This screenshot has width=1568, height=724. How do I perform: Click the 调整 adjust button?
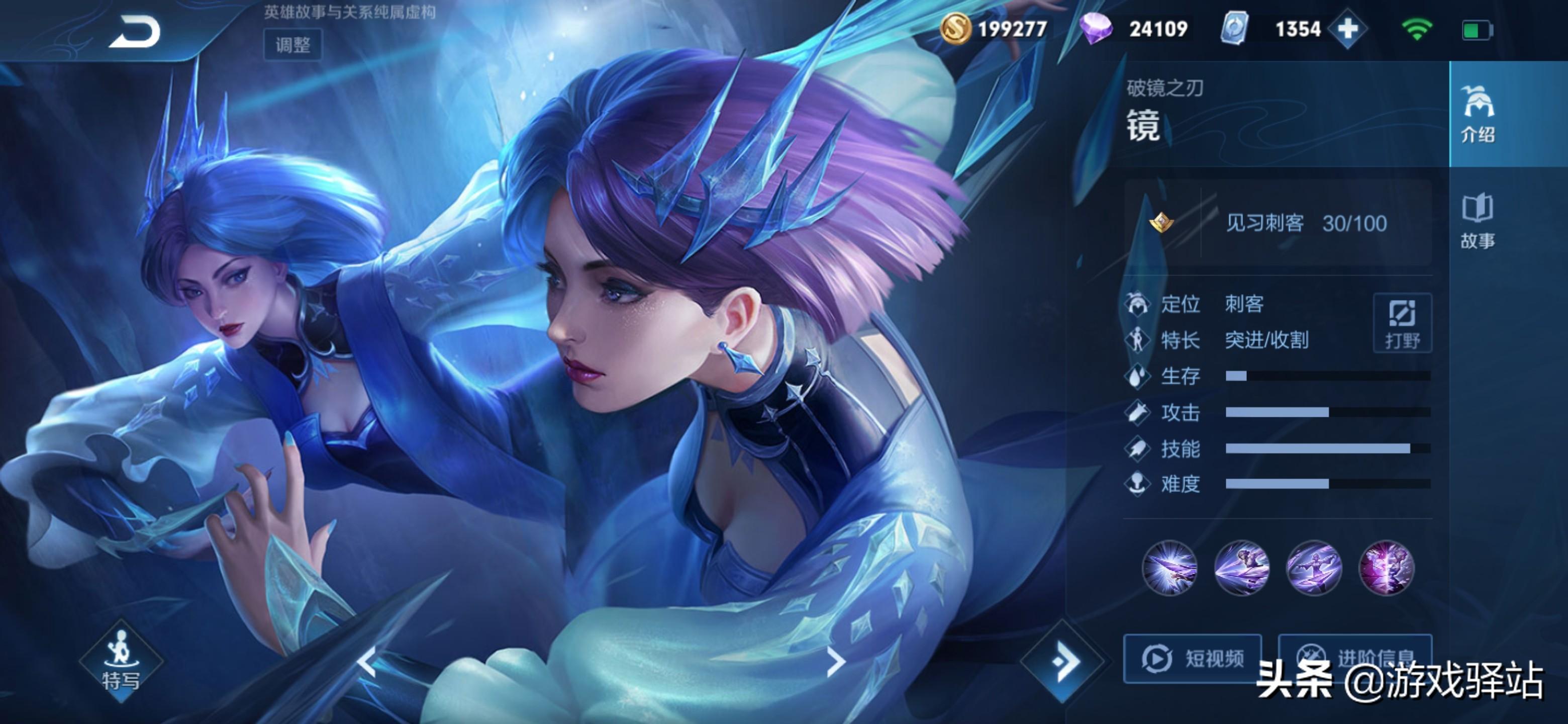click(x=293, y=44)
